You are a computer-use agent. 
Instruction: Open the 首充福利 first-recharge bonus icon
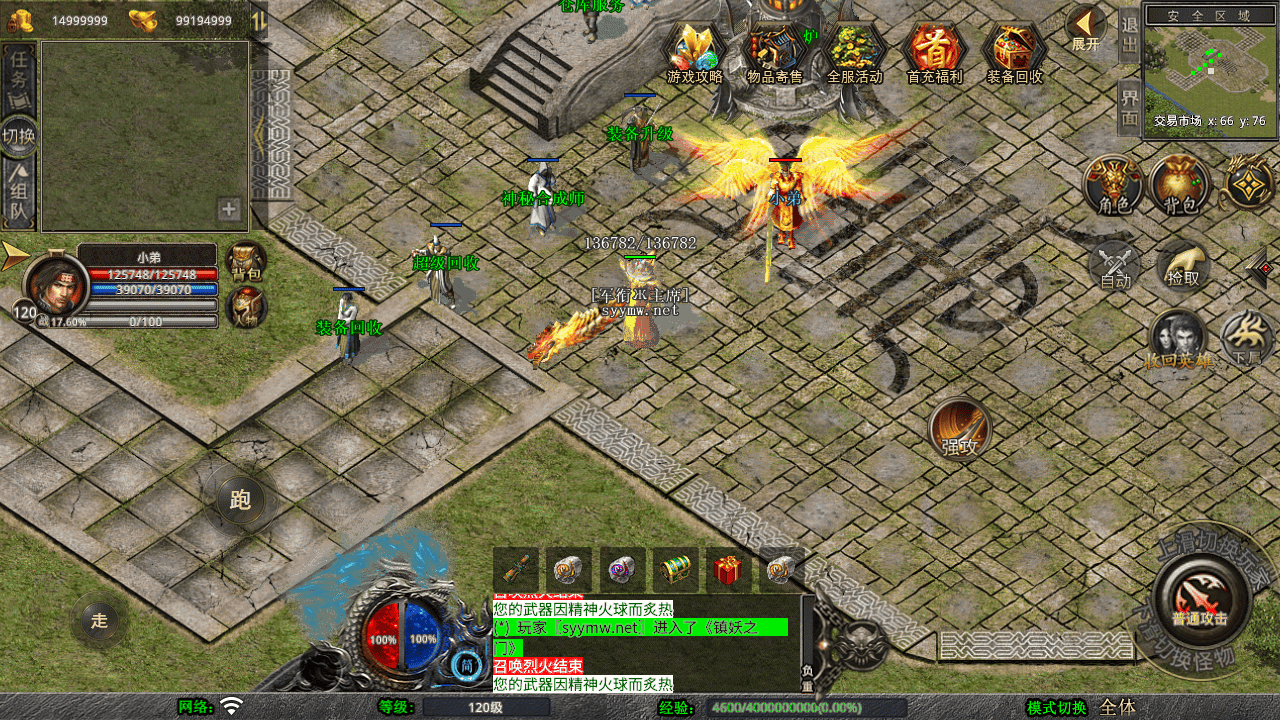(x=934, y=52)
